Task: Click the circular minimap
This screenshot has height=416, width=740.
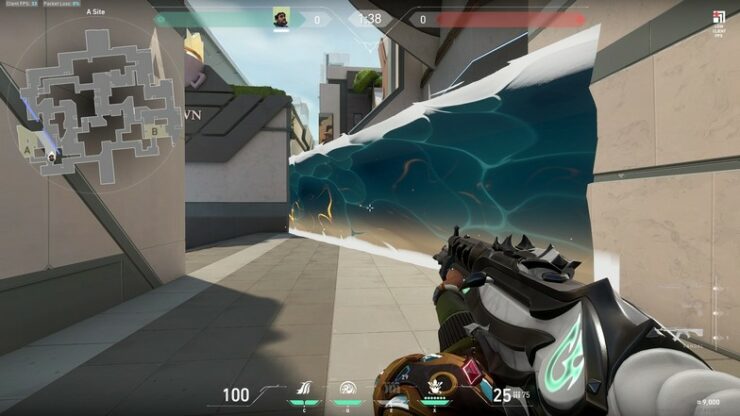Action: click(89, 101)
